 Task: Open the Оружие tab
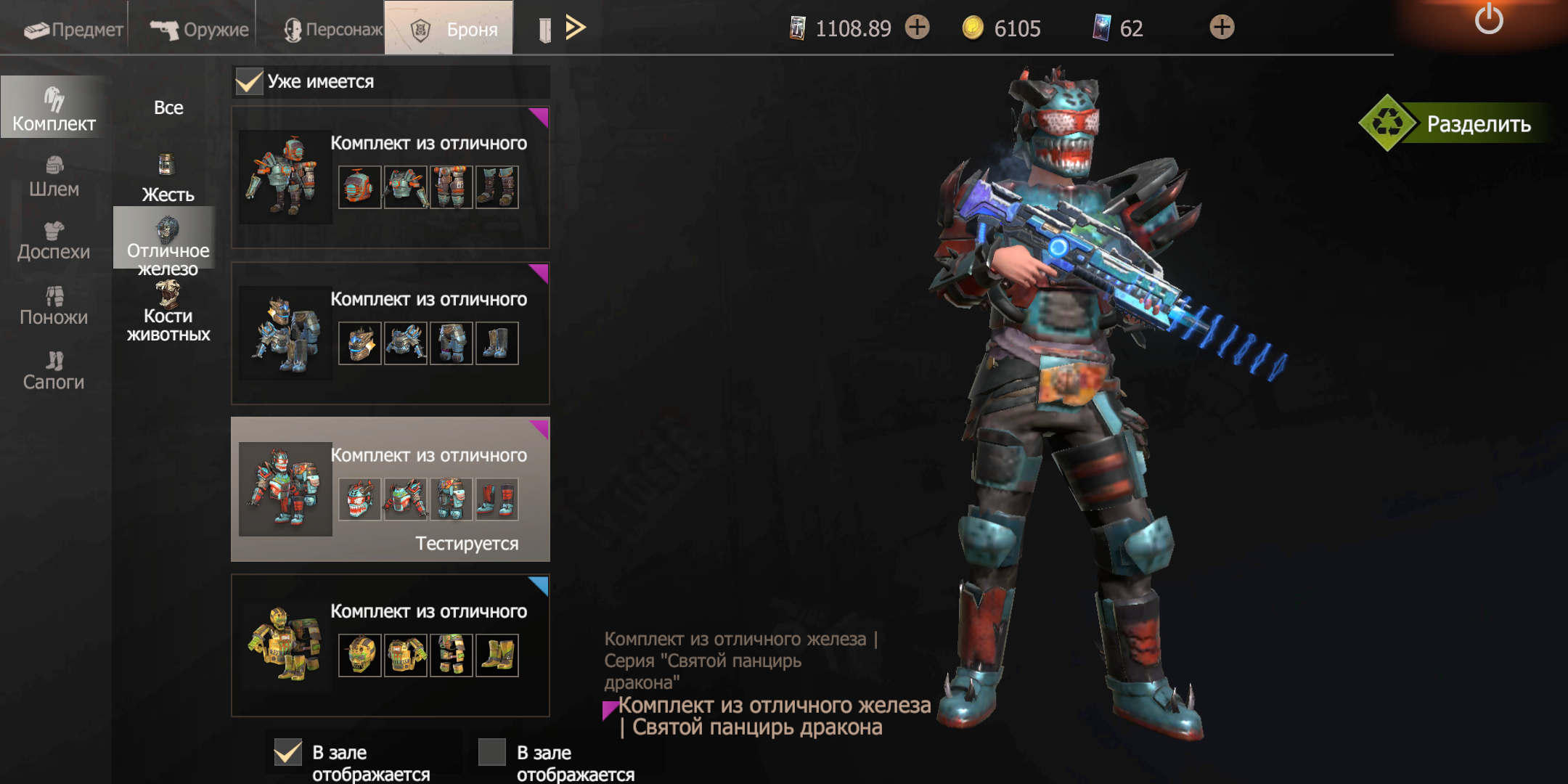click(199, 29)
